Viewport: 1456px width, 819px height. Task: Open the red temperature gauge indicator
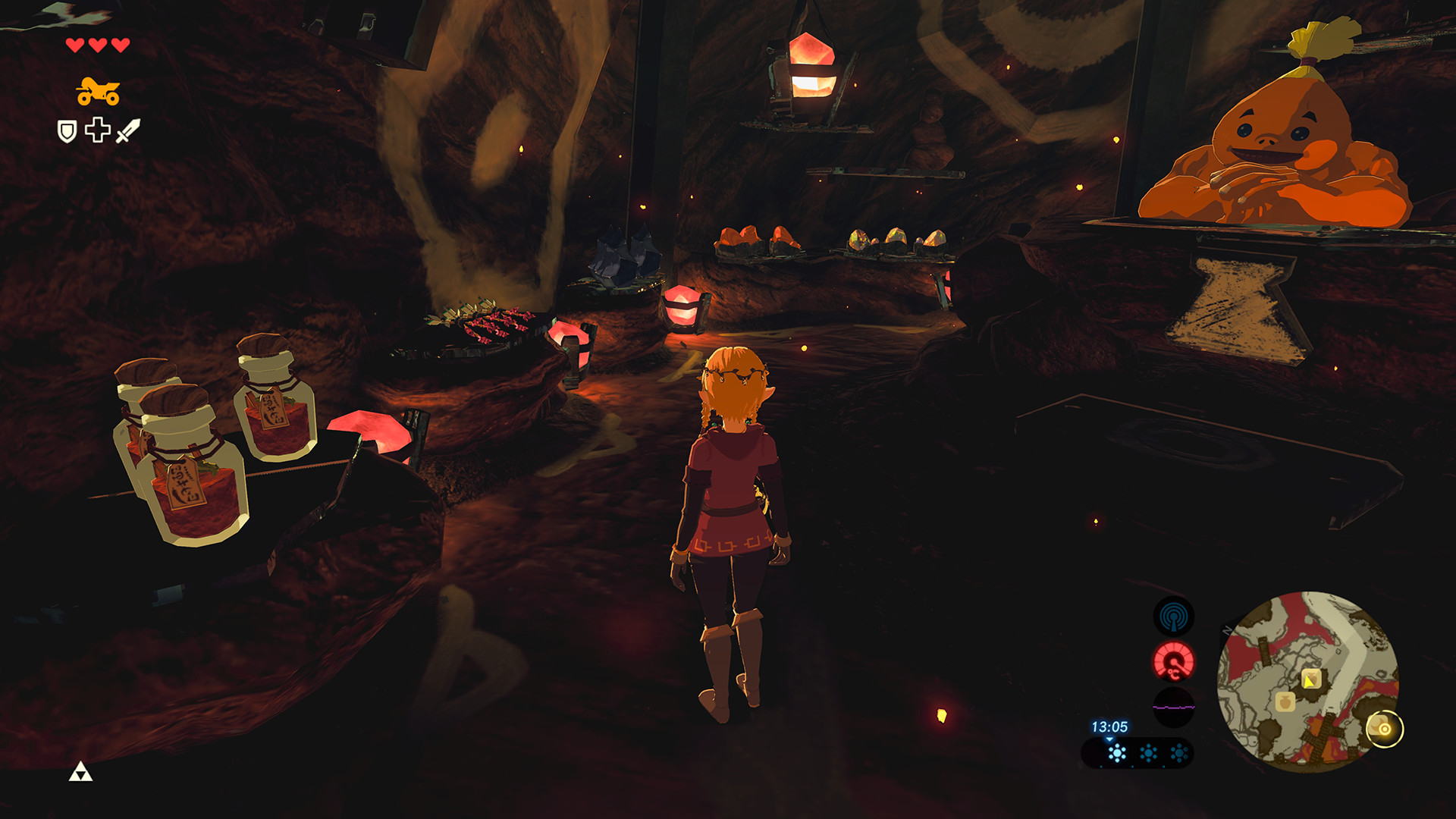click(1174, 661)
